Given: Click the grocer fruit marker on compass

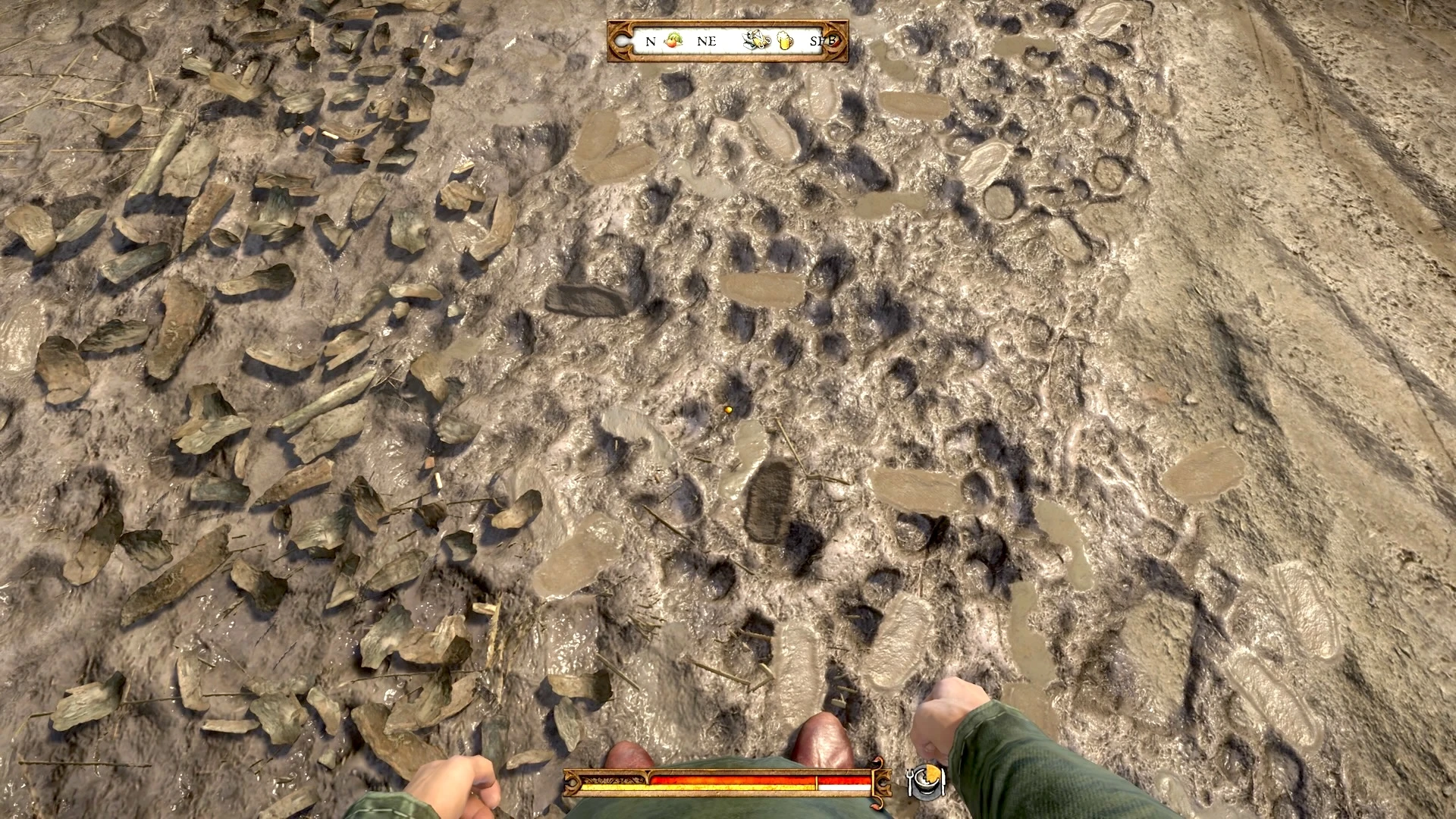Looking at the screenshot, I should pyautogui.click(x=673, y=41).
